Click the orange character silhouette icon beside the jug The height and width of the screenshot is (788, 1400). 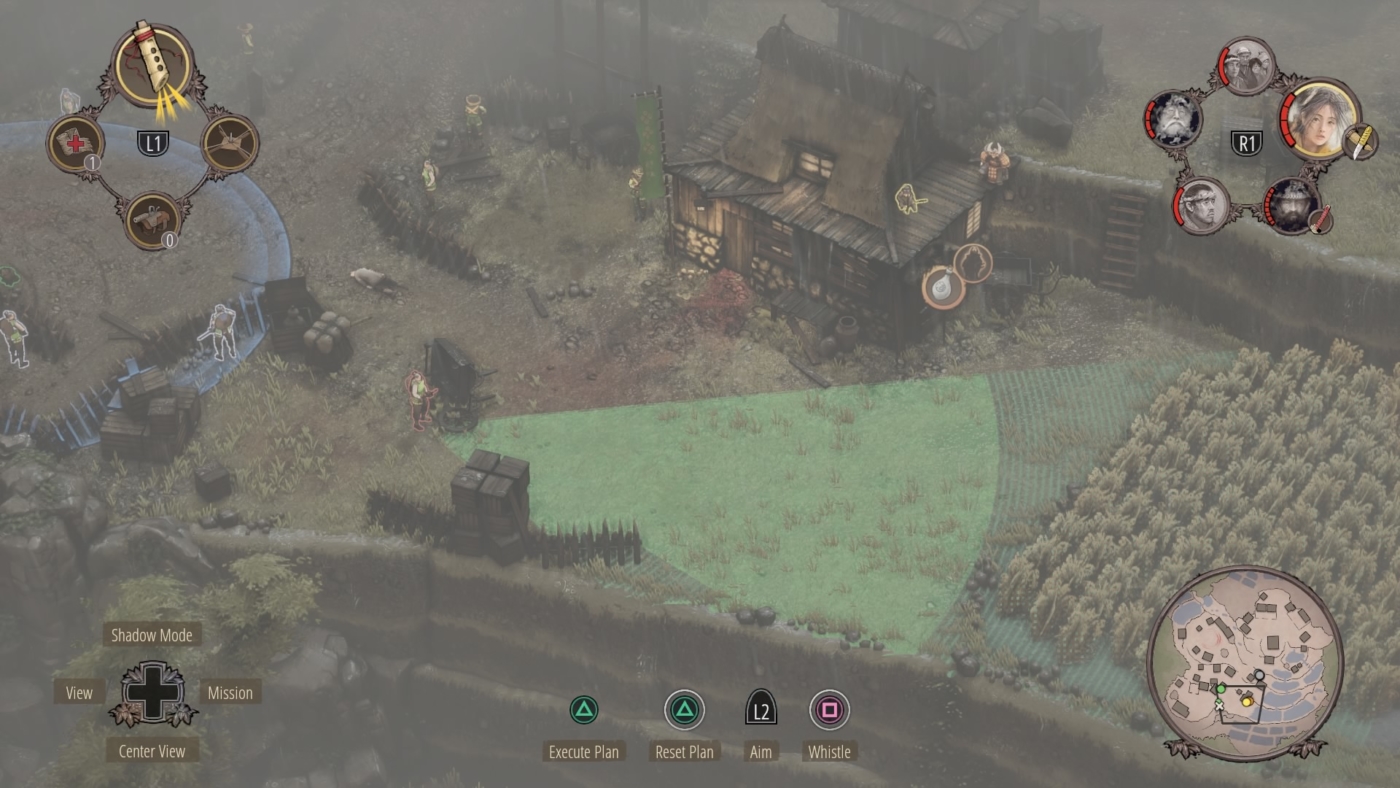point(975,265)
